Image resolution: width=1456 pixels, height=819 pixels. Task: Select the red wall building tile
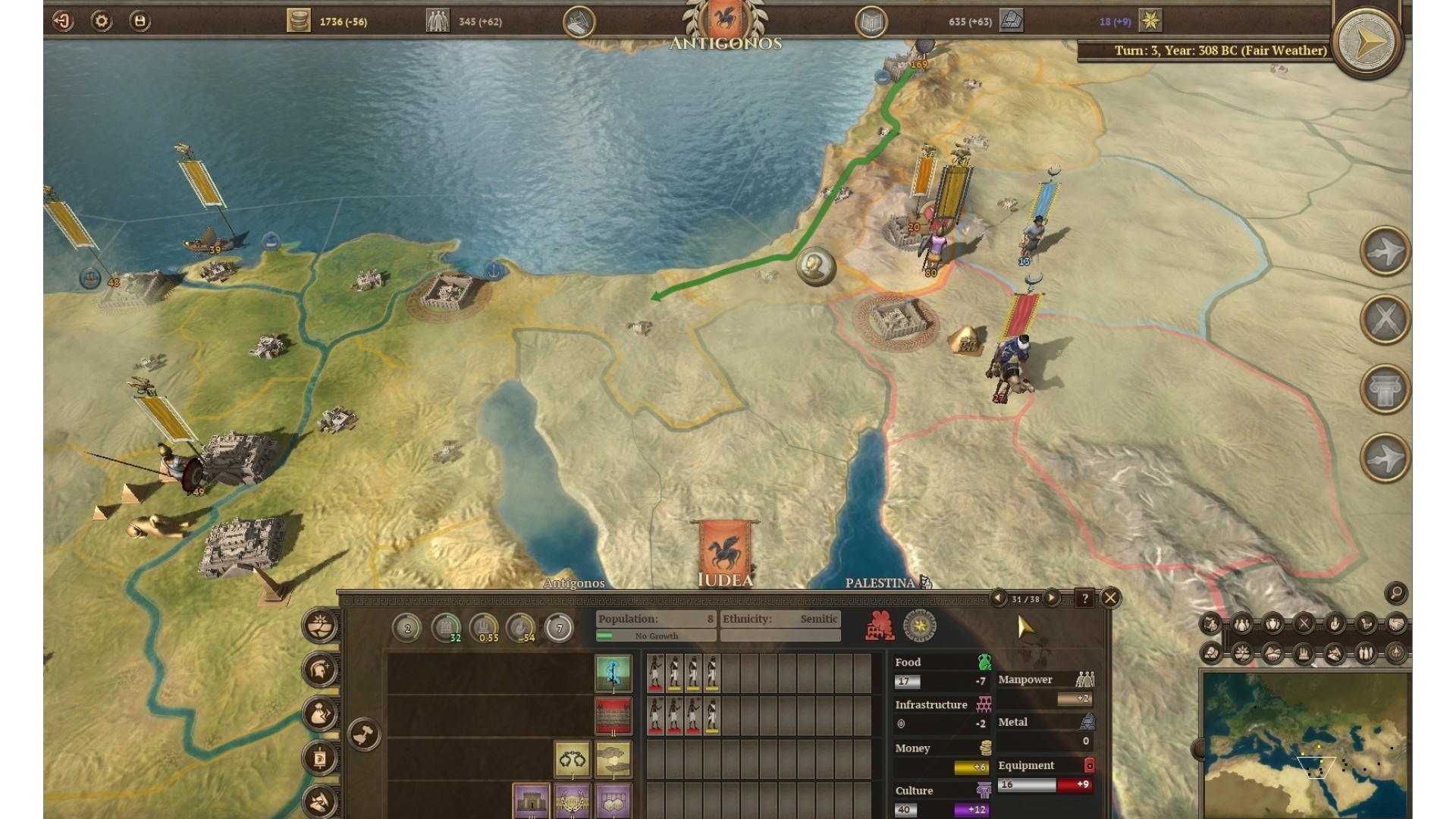click(613, 717)
